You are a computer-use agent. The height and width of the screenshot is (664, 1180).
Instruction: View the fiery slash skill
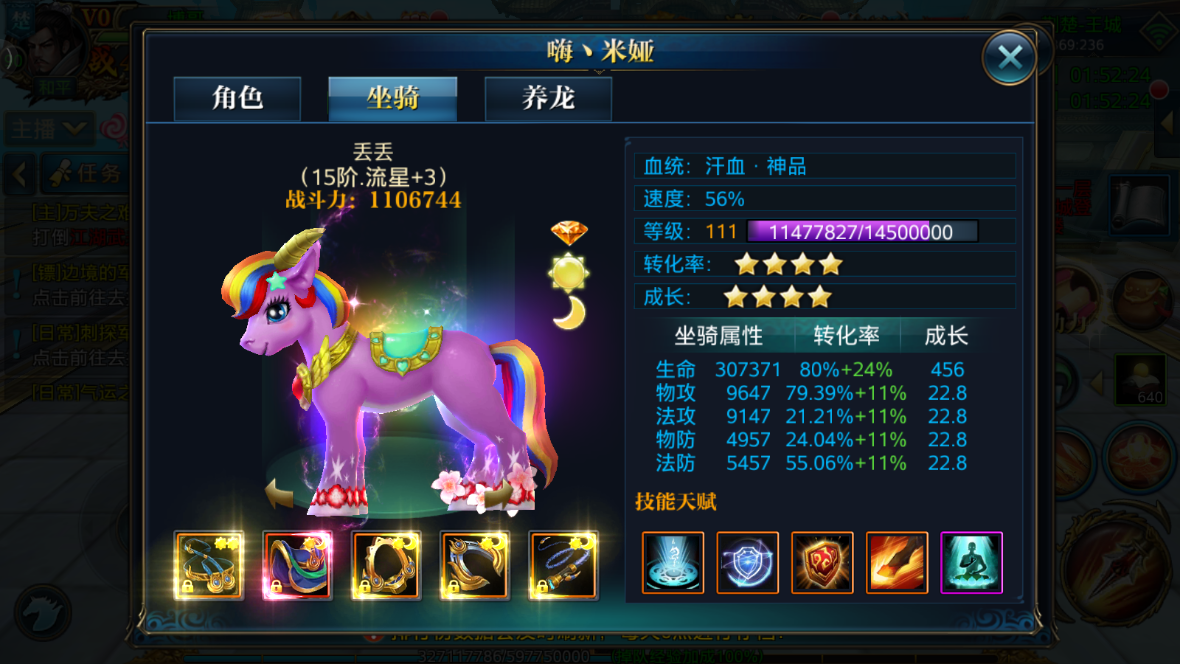[897, 563]
